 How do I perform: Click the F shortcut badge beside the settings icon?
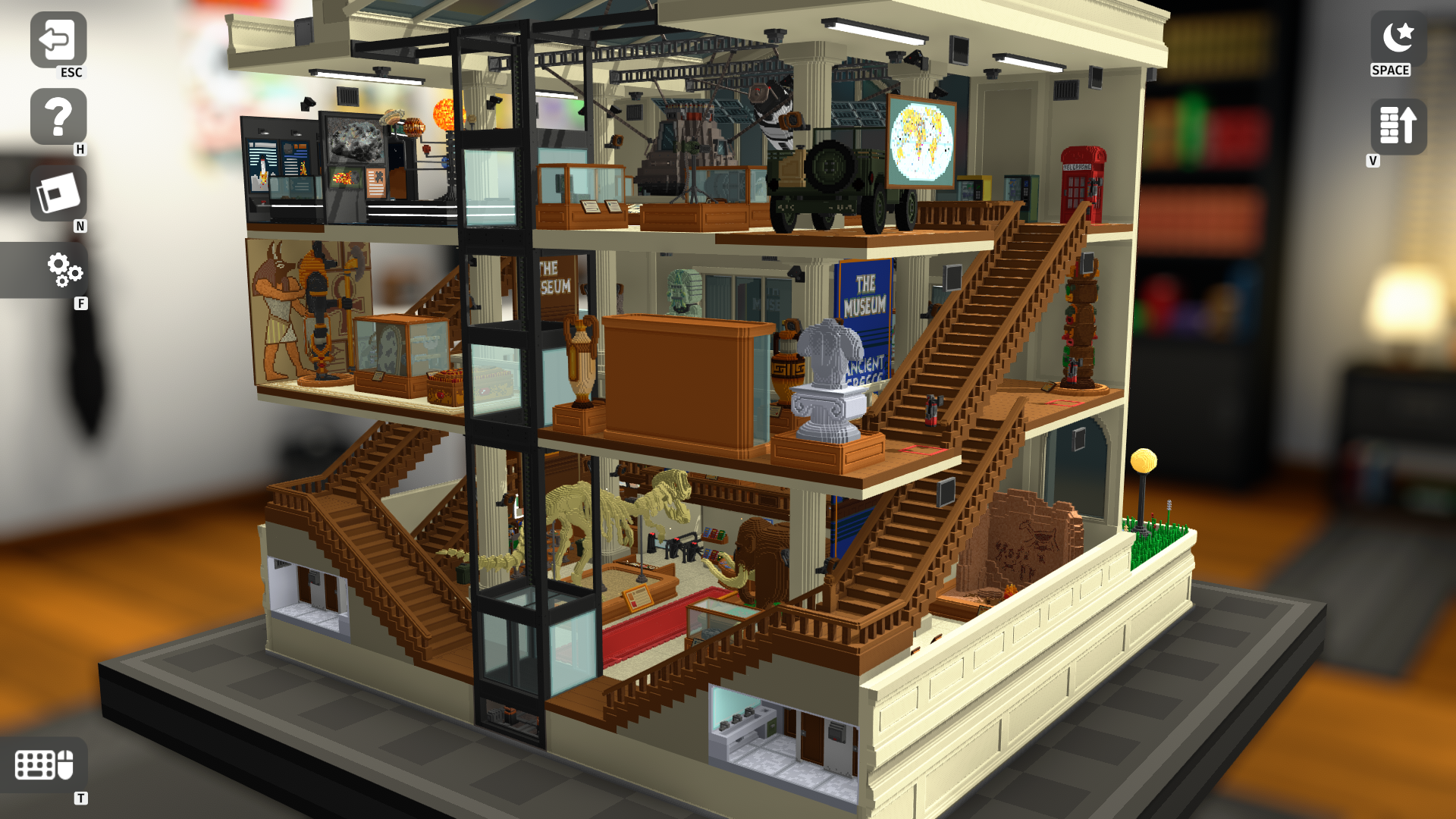80,302
